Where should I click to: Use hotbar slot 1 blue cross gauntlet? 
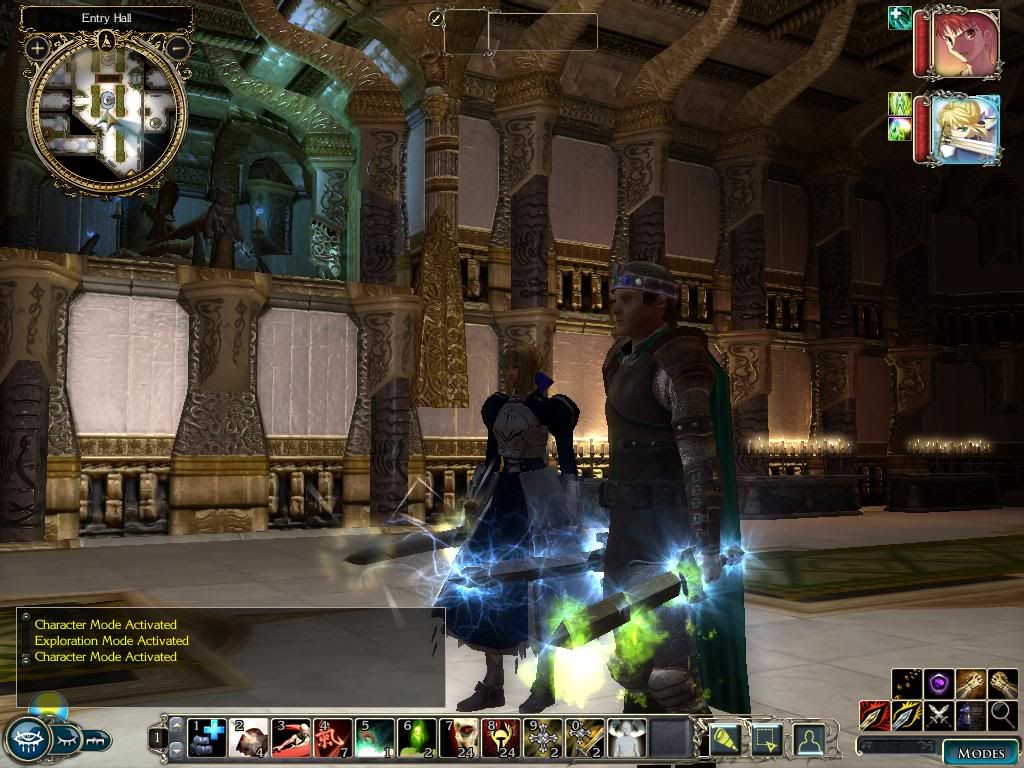pos(207,738)
